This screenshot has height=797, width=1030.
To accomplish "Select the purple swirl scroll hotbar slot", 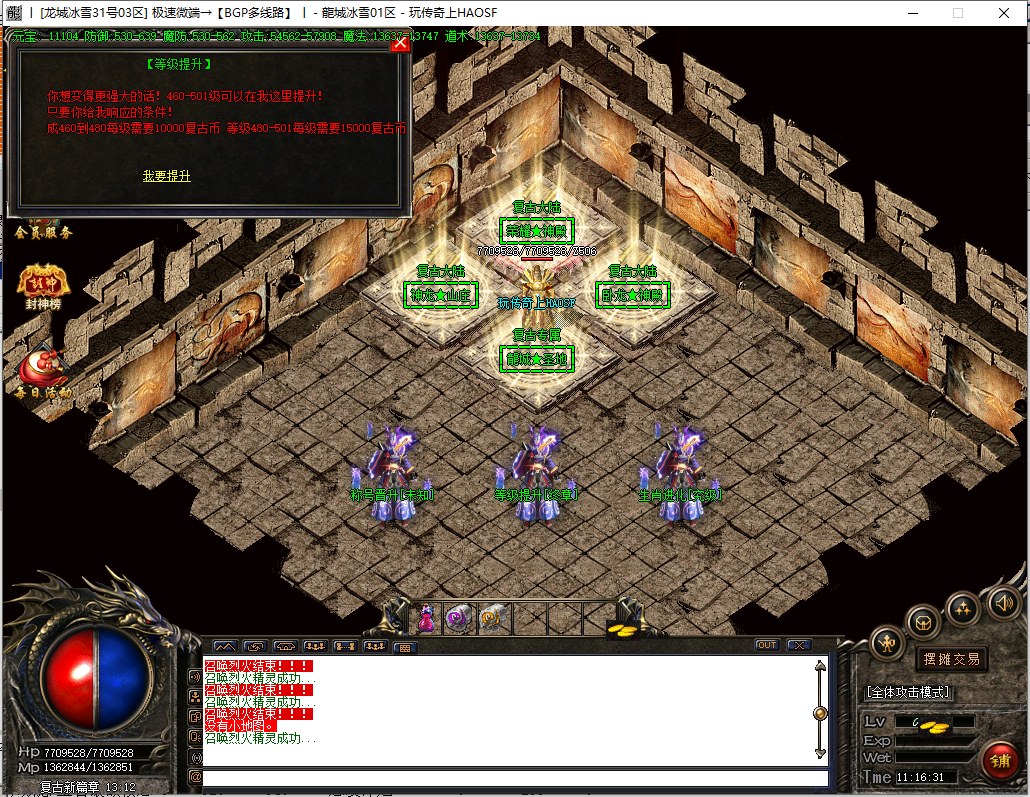I will tap(459, 619).
